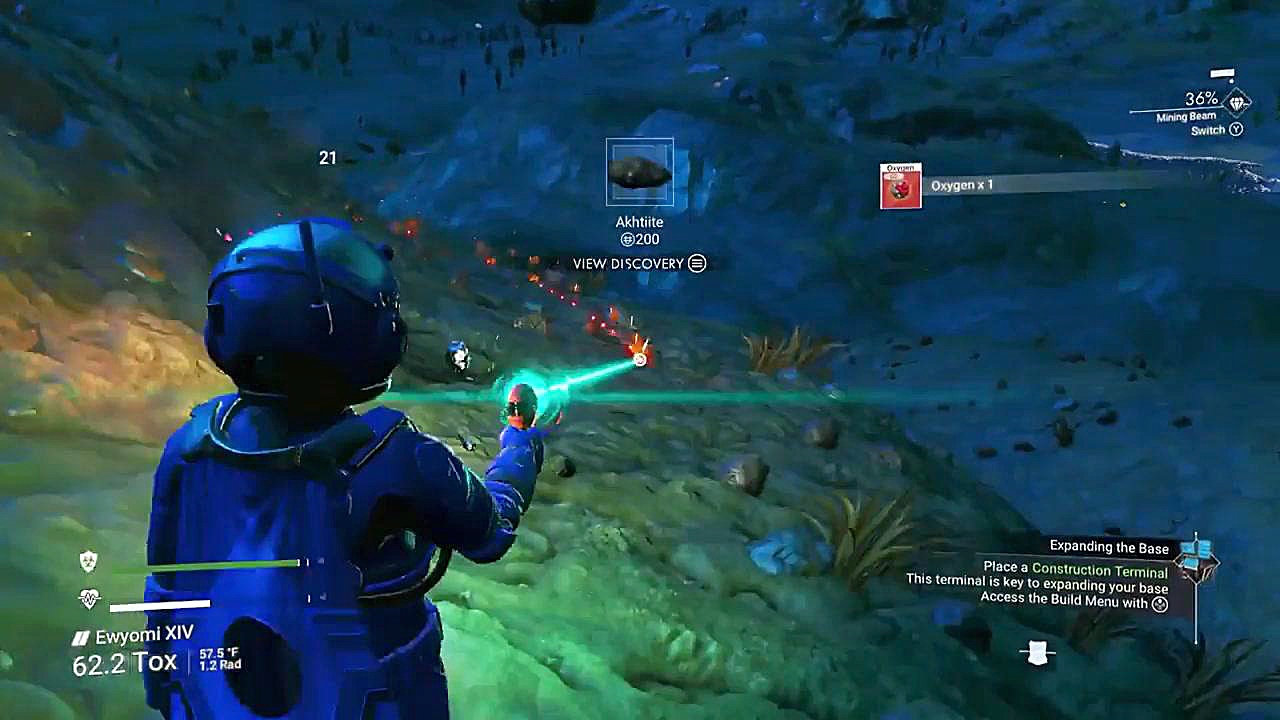Click the Construction Terminal mission icon
The image size is (1280, 720).
click(1198, 558)
